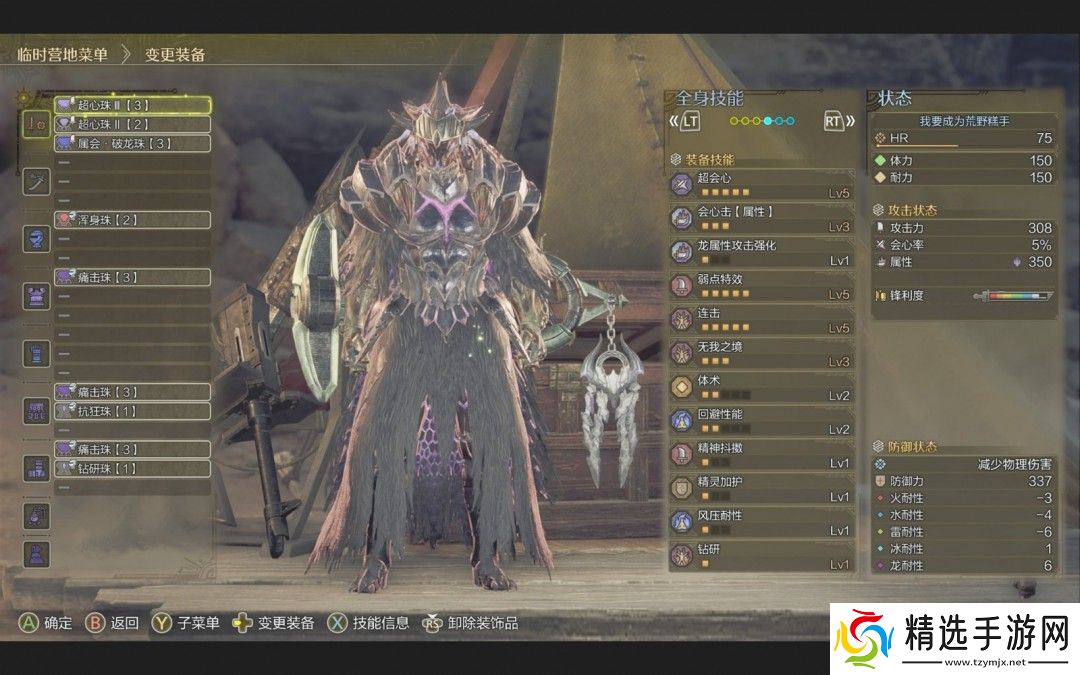Select the 无我之境 skill row

(762, 353)
